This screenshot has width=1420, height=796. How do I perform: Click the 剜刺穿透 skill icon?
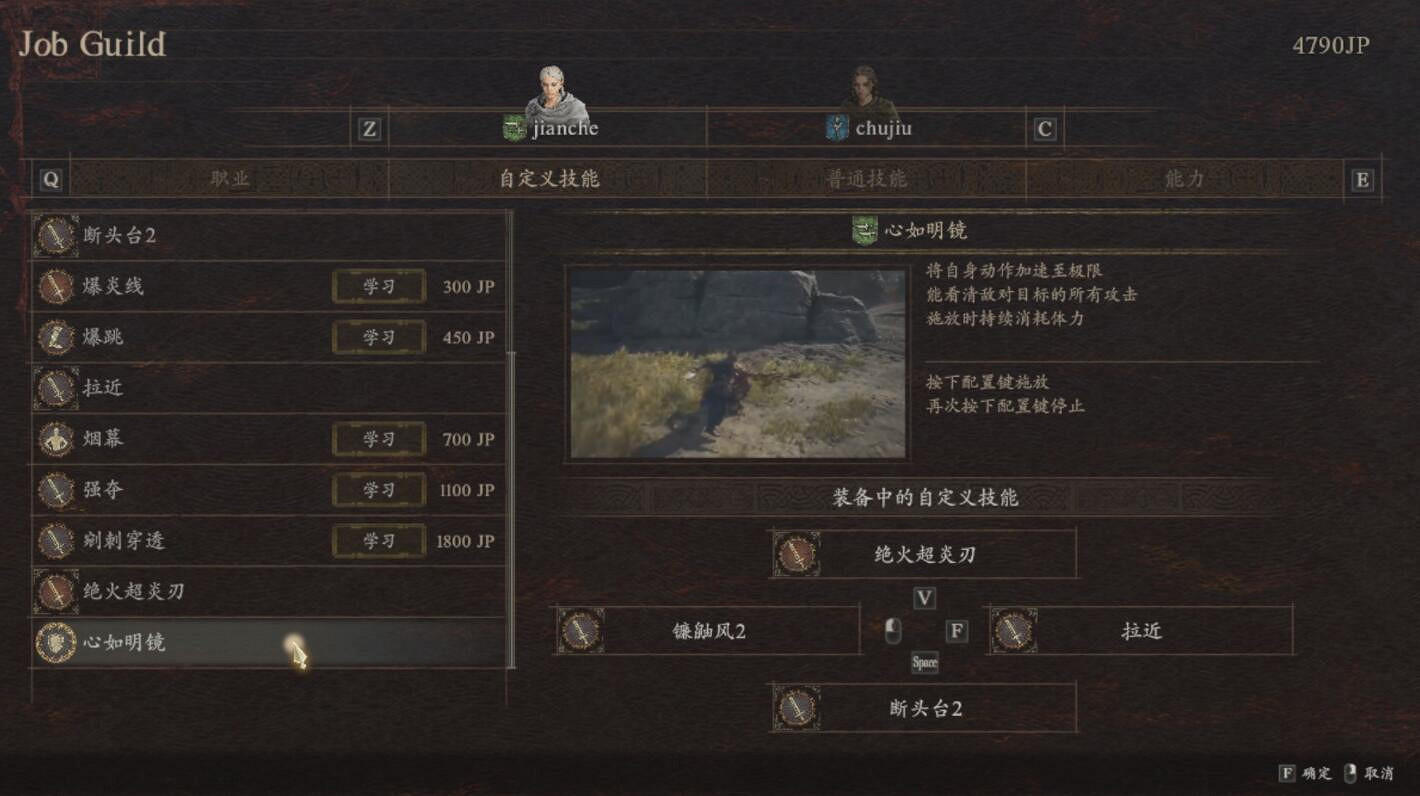coord(57,541)
